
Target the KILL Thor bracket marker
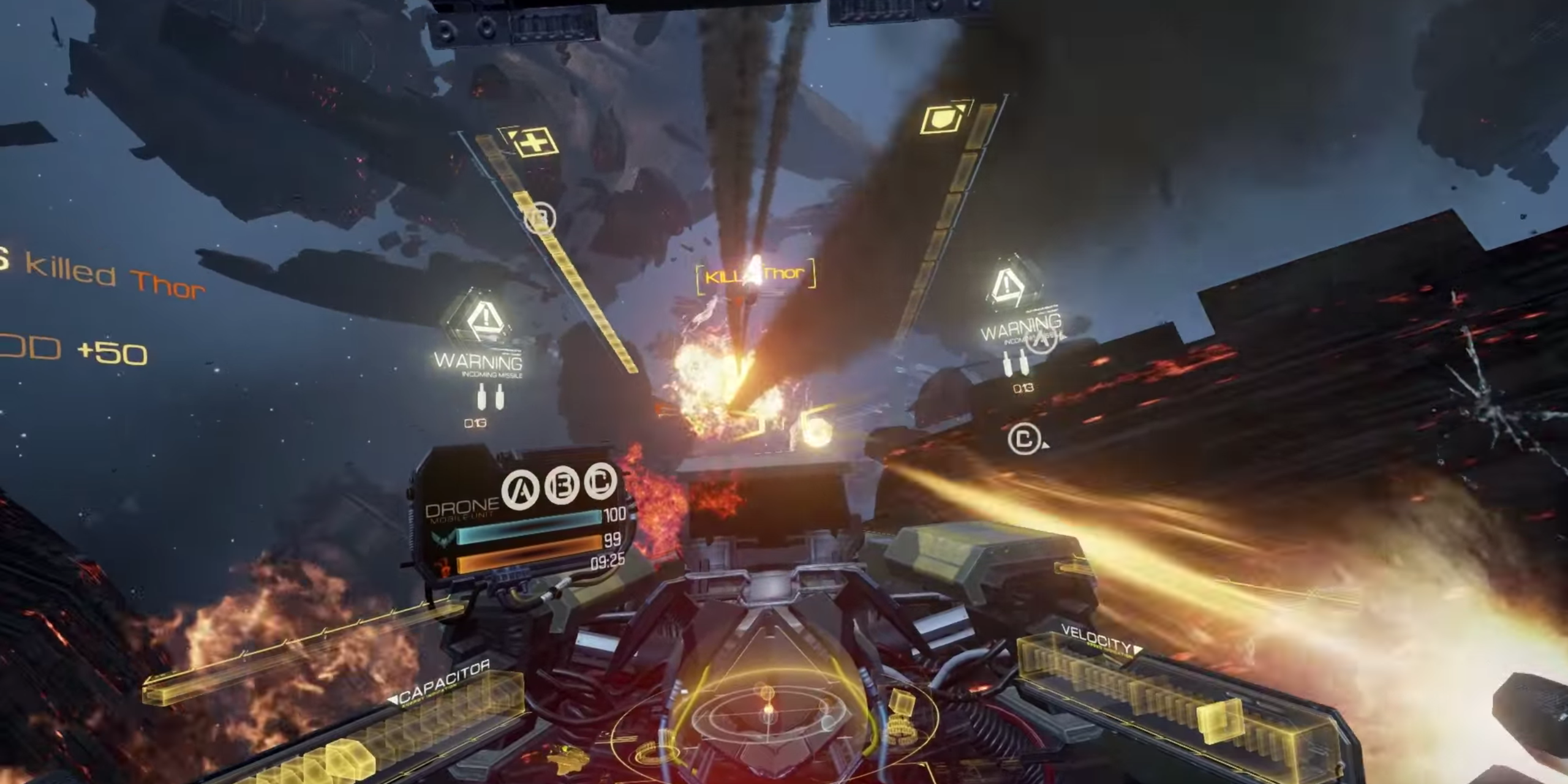point(755,275)
